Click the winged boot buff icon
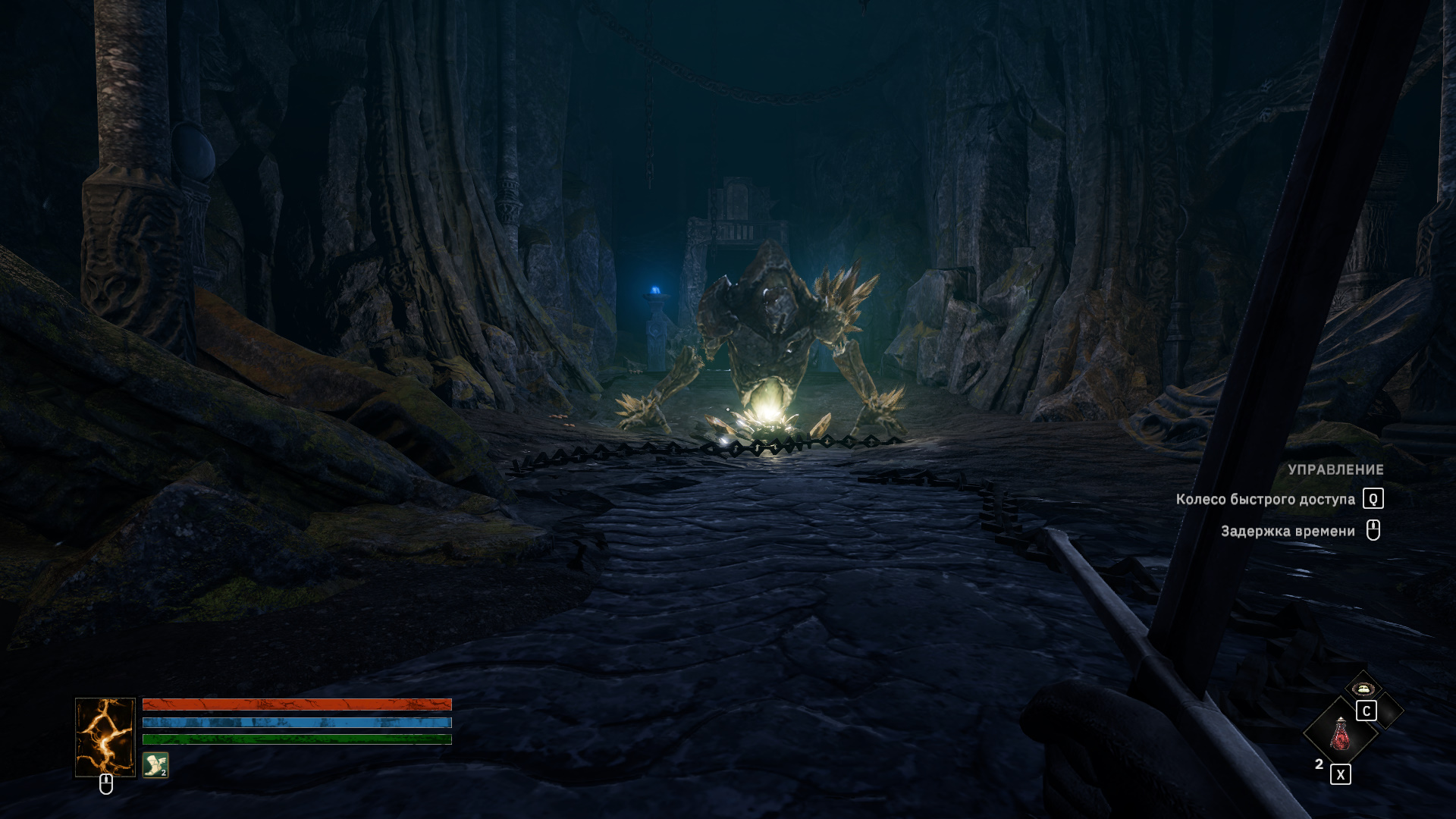Viewport: 1456px width, 819px height. 155,765
